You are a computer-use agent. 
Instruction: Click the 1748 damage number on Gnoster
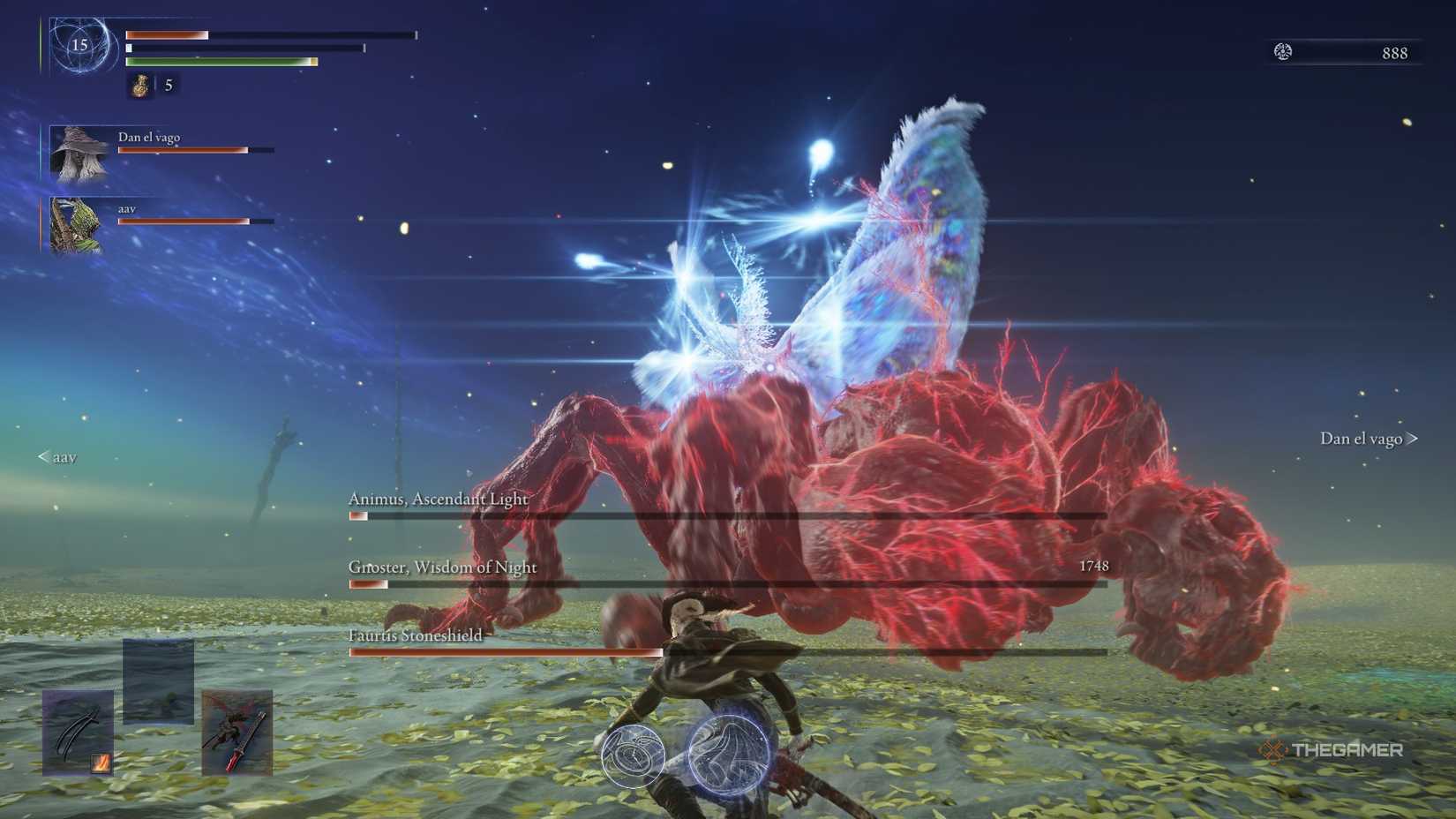coord(1094,567)
